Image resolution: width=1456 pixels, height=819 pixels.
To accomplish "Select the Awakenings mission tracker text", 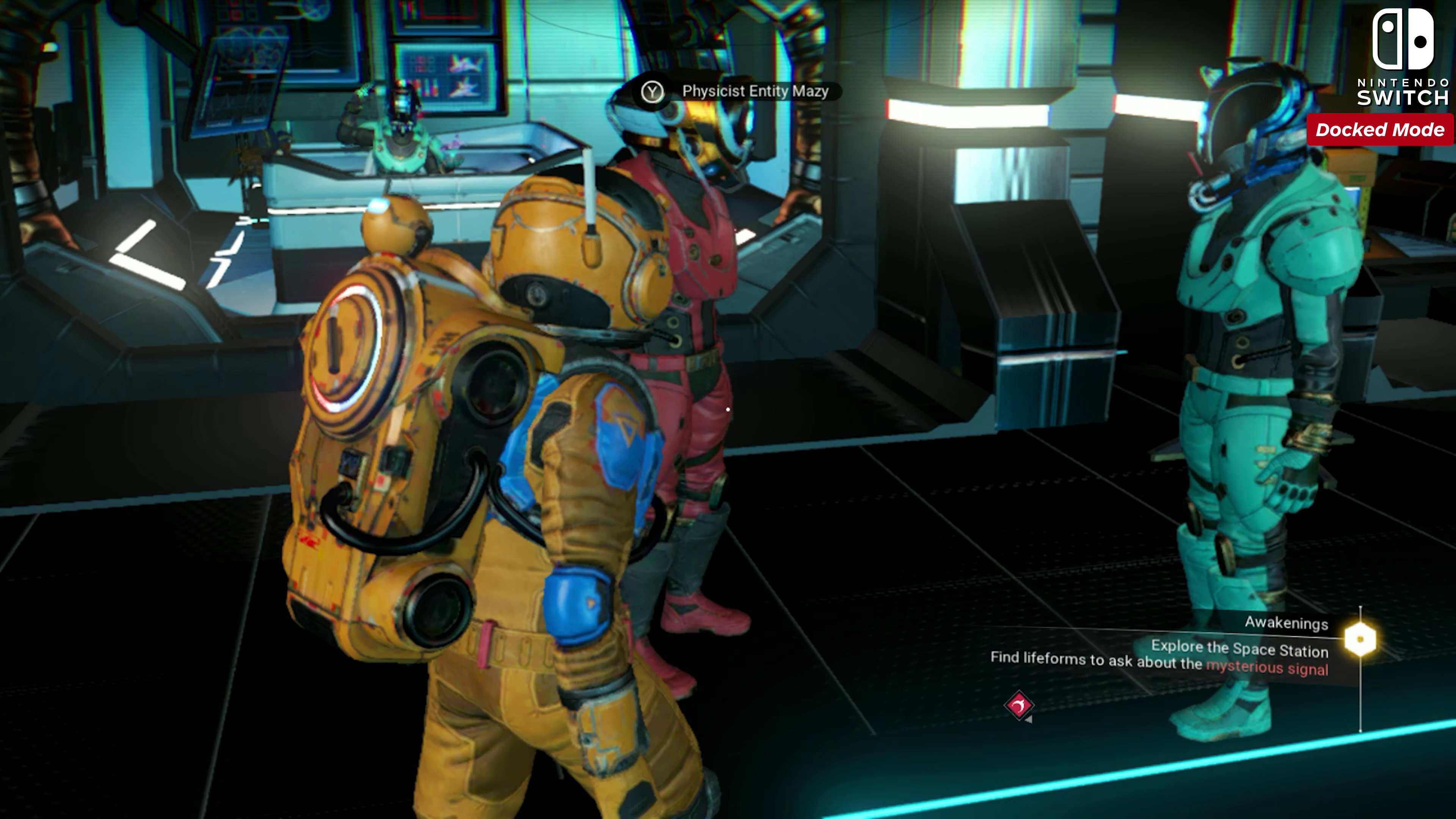I will (1286, 623).
